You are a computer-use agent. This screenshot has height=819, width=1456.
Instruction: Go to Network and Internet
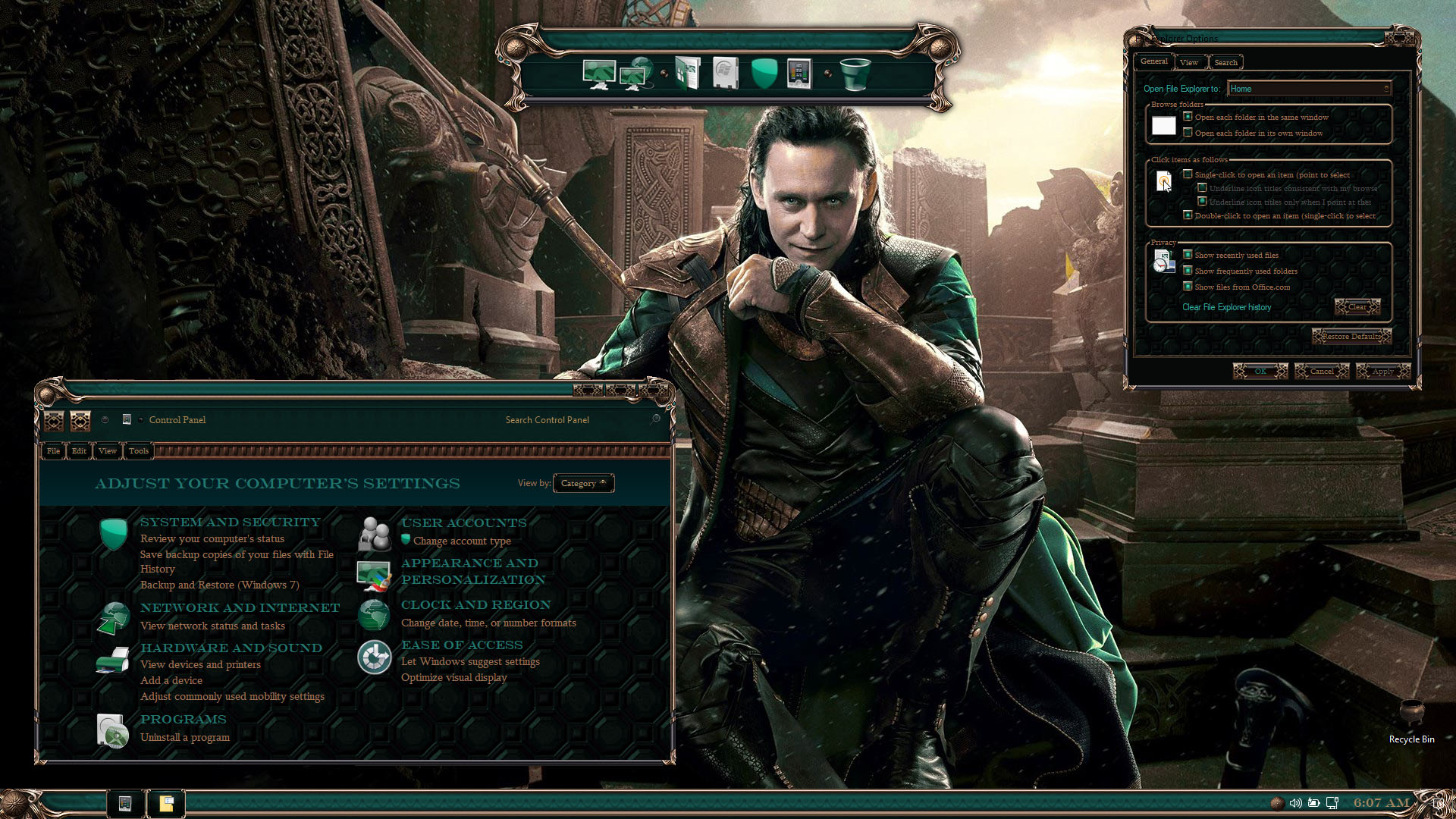tap(240, 607)
